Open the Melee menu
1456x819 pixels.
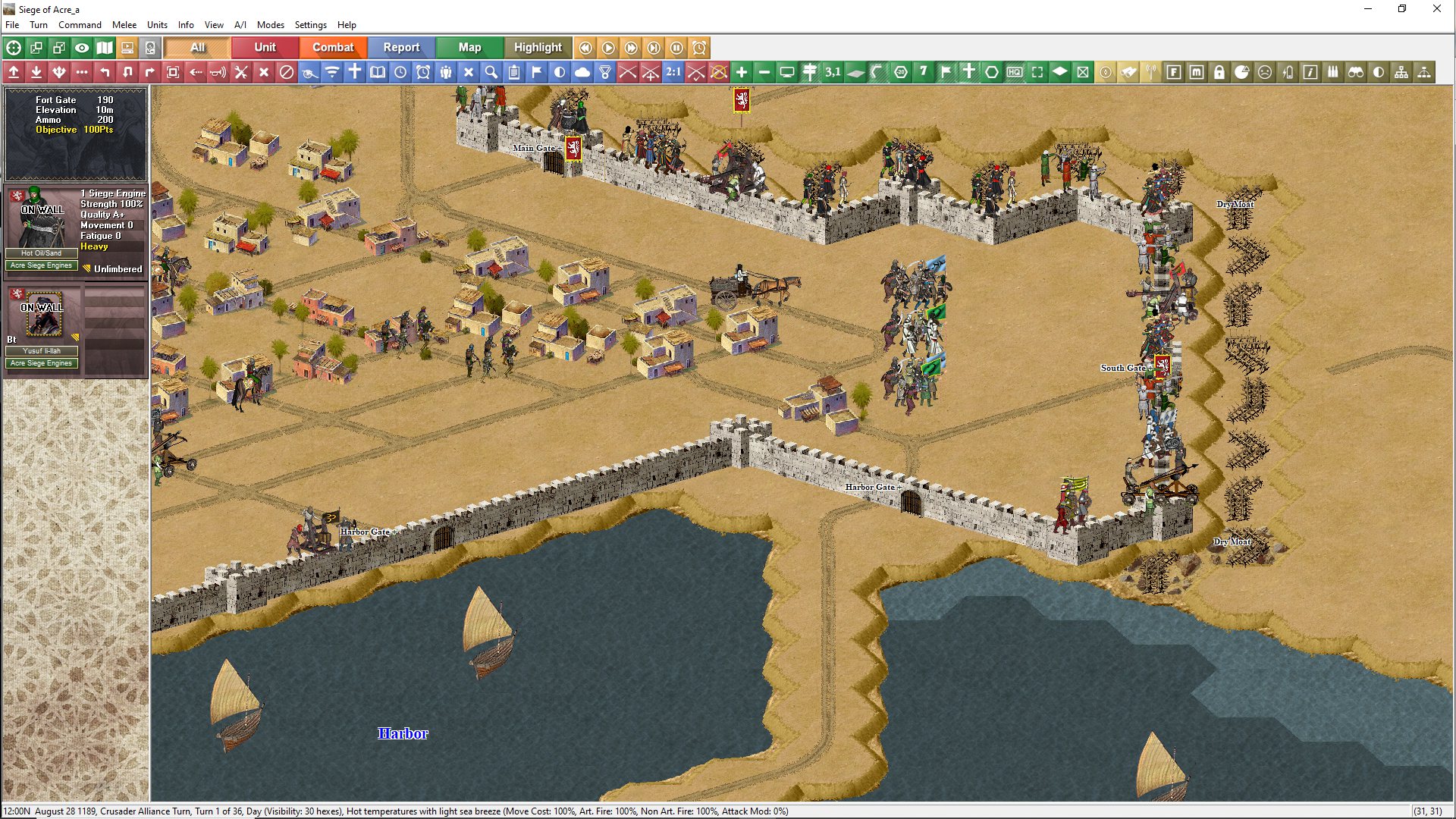click(124, 25)
